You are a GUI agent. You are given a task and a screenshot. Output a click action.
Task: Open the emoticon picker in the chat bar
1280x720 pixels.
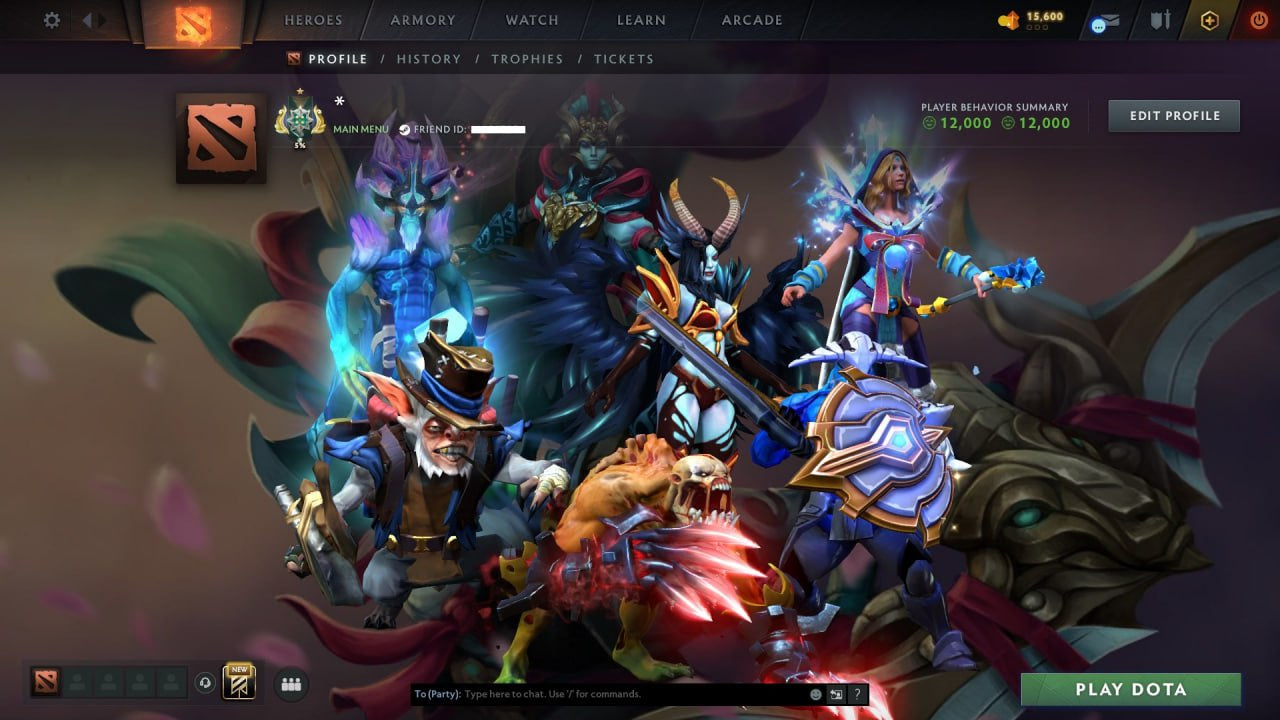814,693
